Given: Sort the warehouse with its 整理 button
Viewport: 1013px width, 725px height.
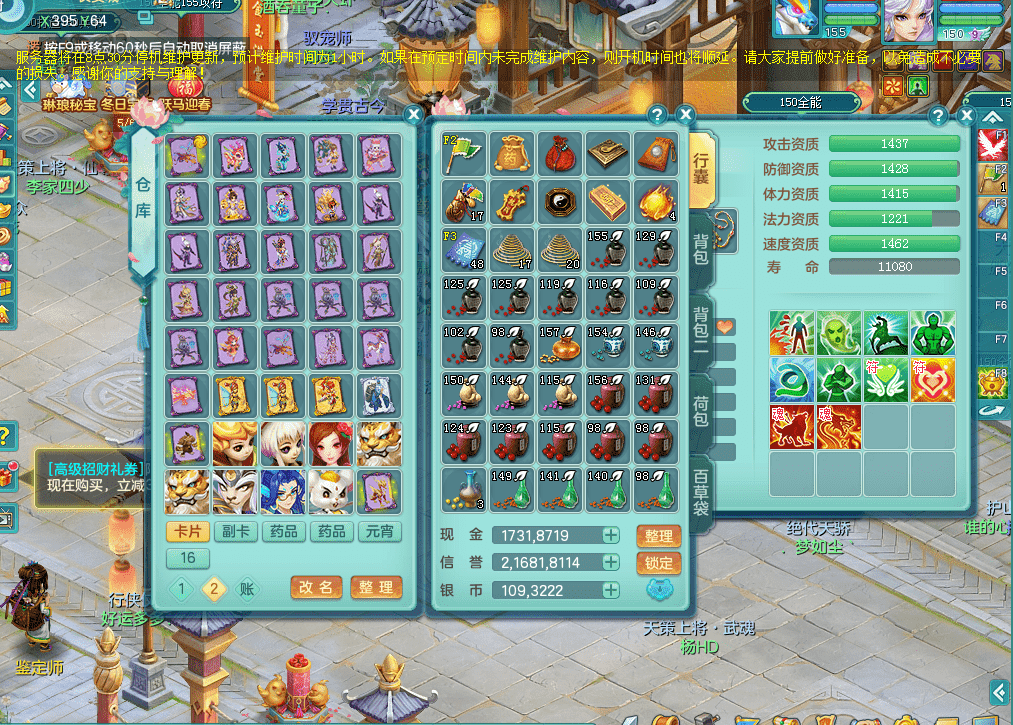Looking at the screenshot, I should coord(376,588).
